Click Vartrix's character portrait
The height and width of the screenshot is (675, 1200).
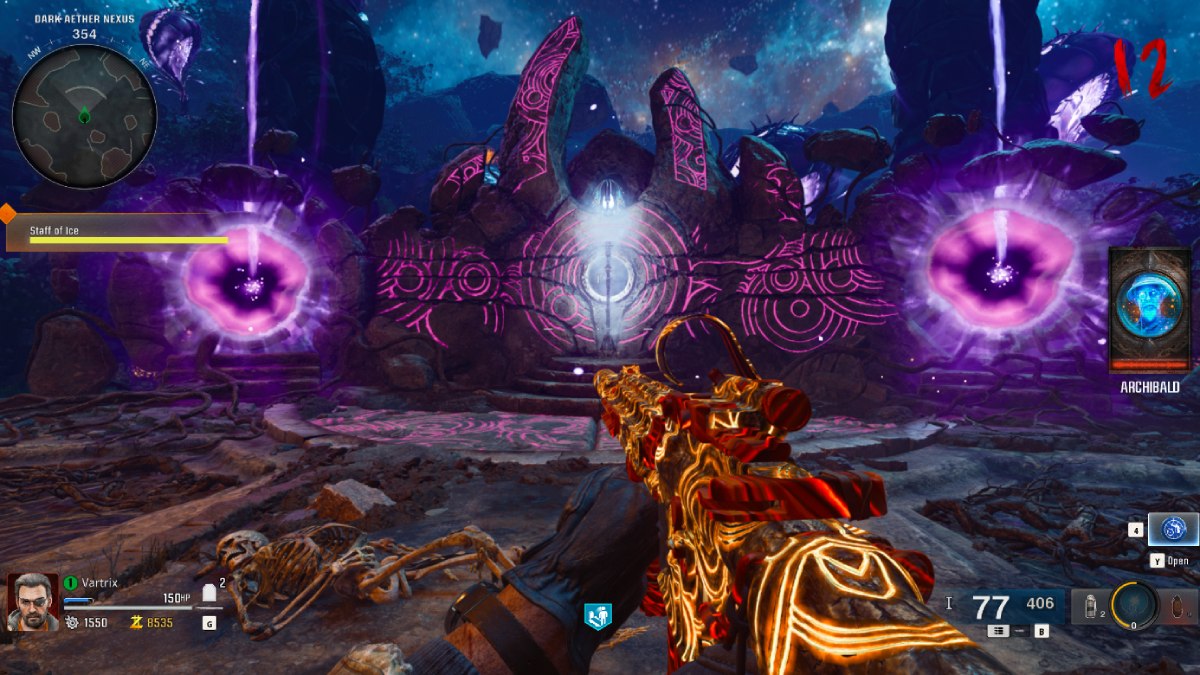(x=33, y=602)
